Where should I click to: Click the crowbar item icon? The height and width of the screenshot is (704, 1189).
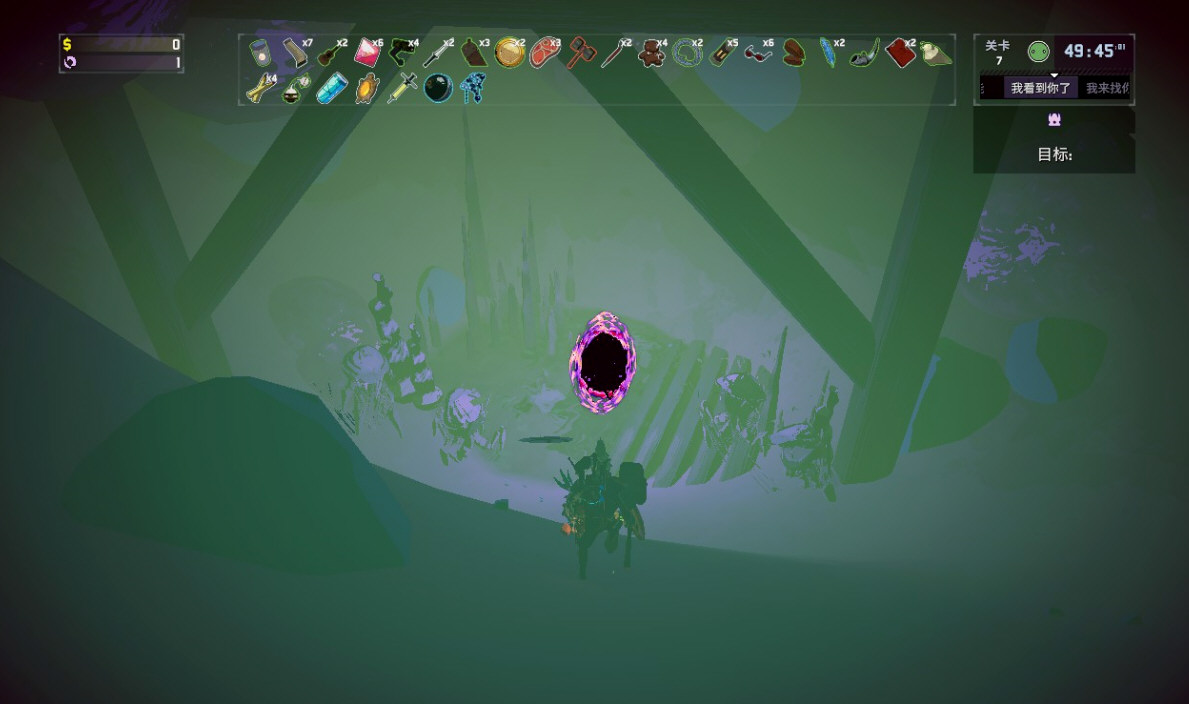(x=296, y=52)
